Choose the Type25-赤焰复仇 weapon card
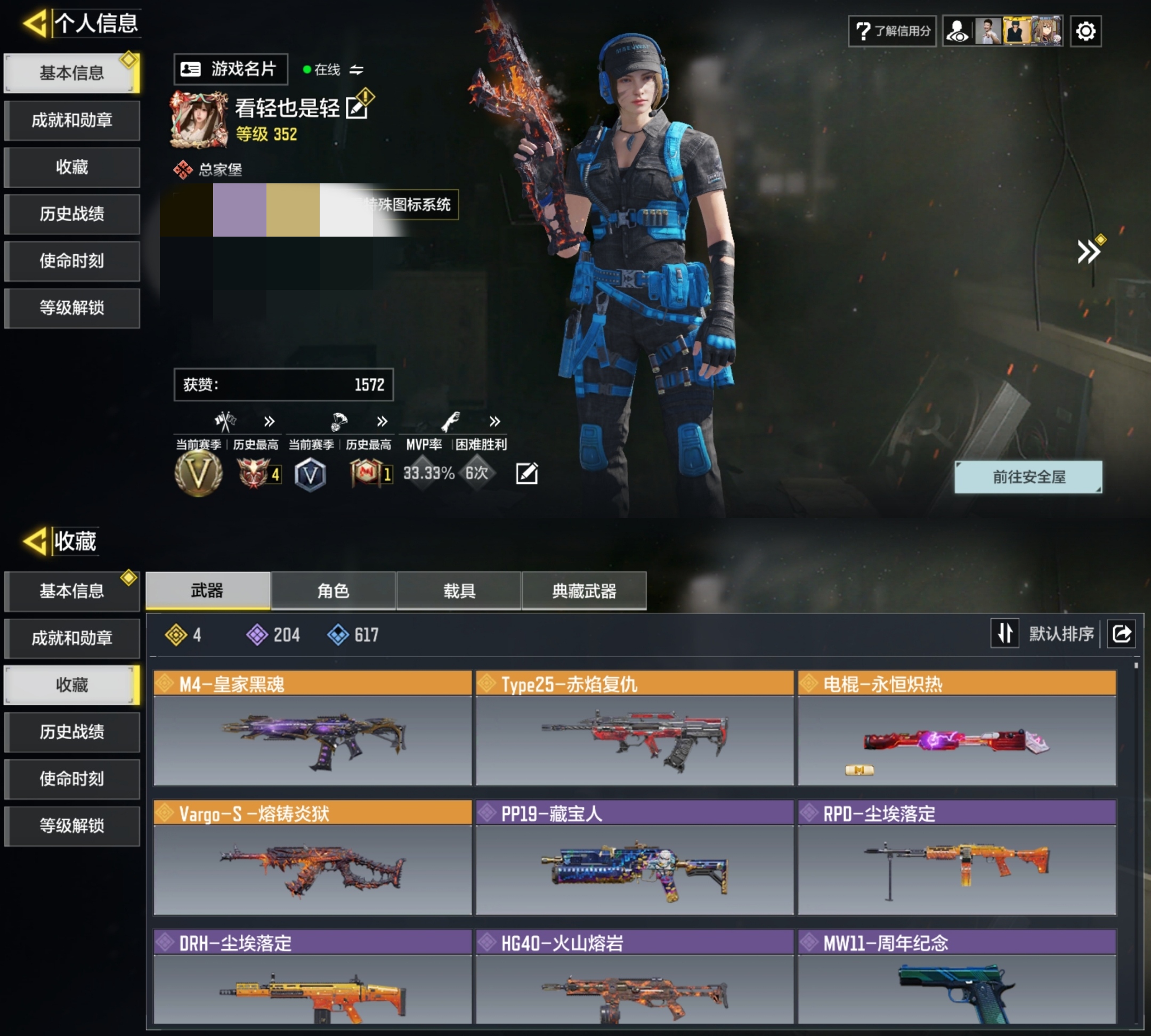Viewport: 1151px width, 1036px height. 634,728
